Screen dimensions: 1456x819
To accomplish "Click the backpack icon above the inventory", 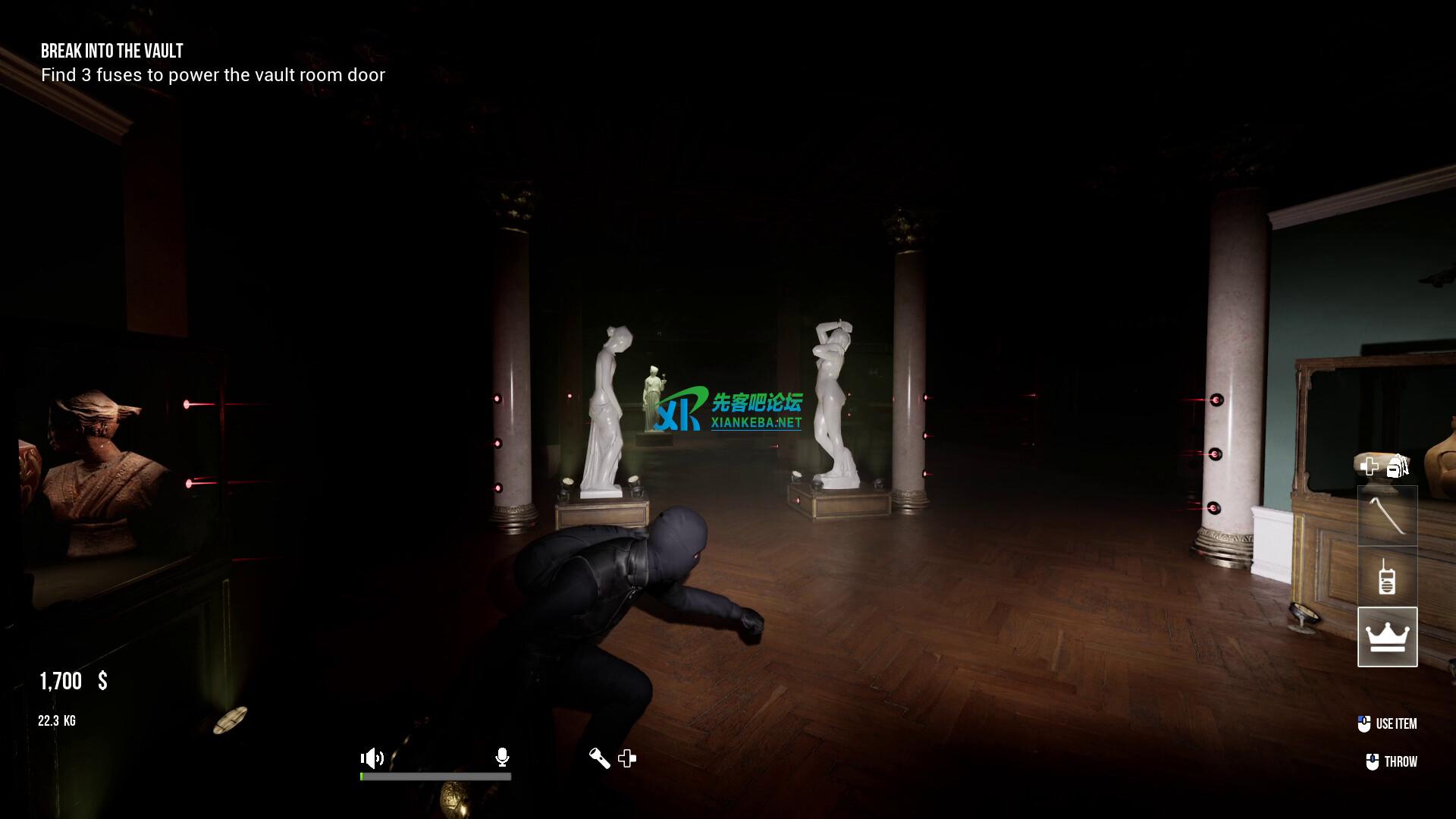I will click(x=1398, y=466).
